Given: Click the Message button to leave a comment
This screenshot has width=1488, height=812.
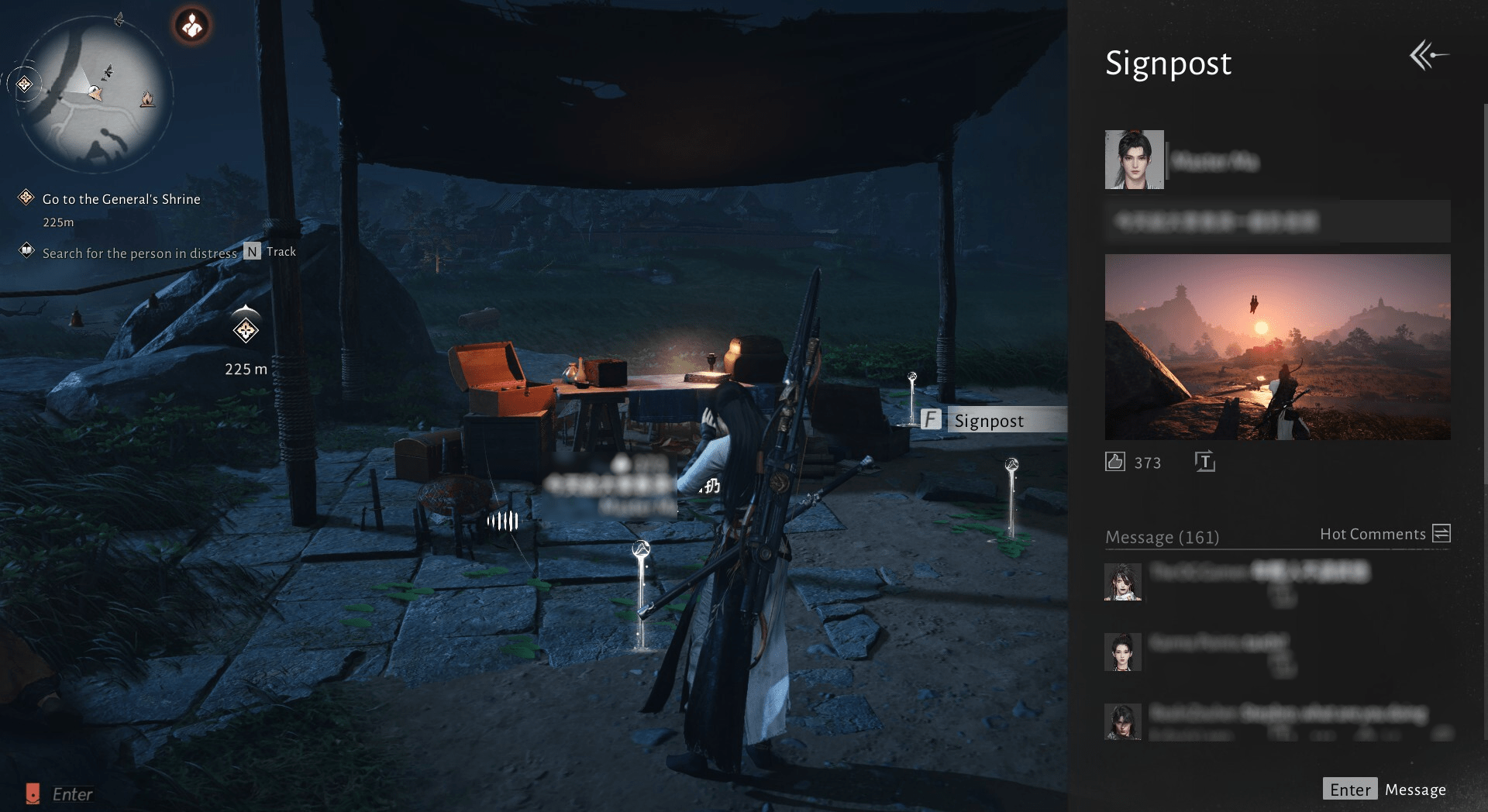Looking at the screenshot, I should pos(1384,790).
